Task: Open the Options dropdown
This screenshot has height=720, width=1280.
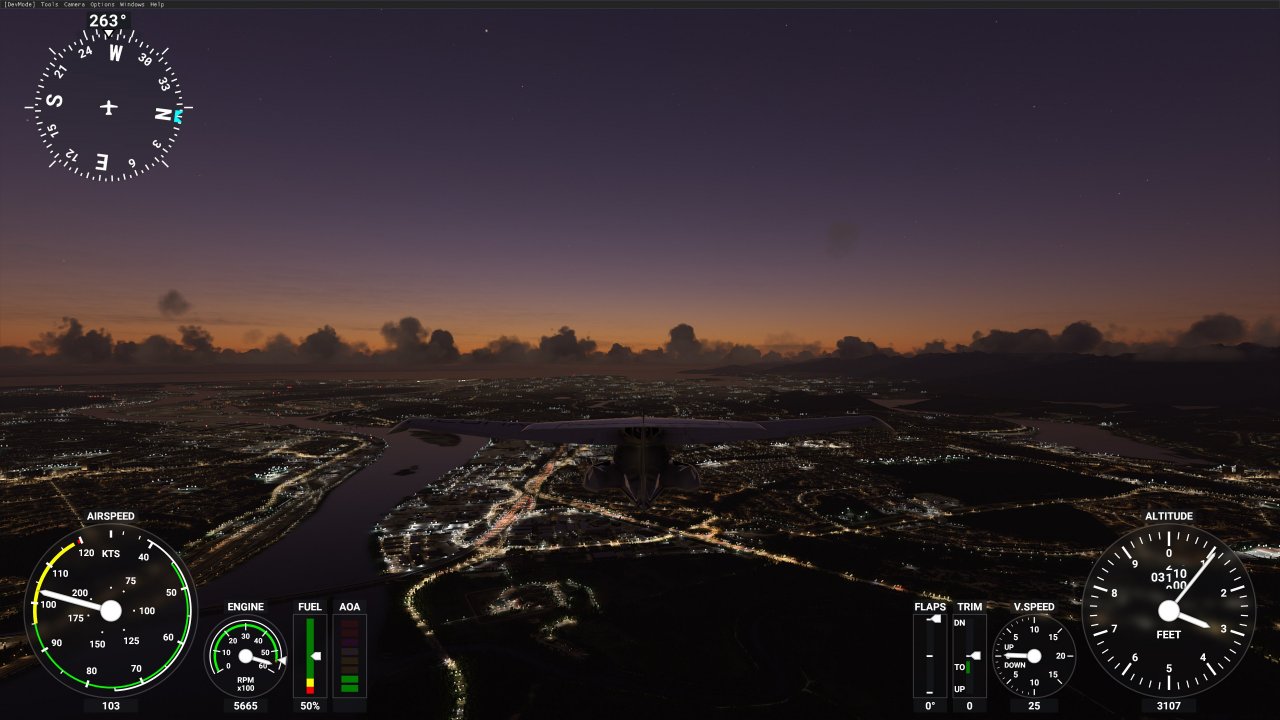Action: click(x=102, y=4)
